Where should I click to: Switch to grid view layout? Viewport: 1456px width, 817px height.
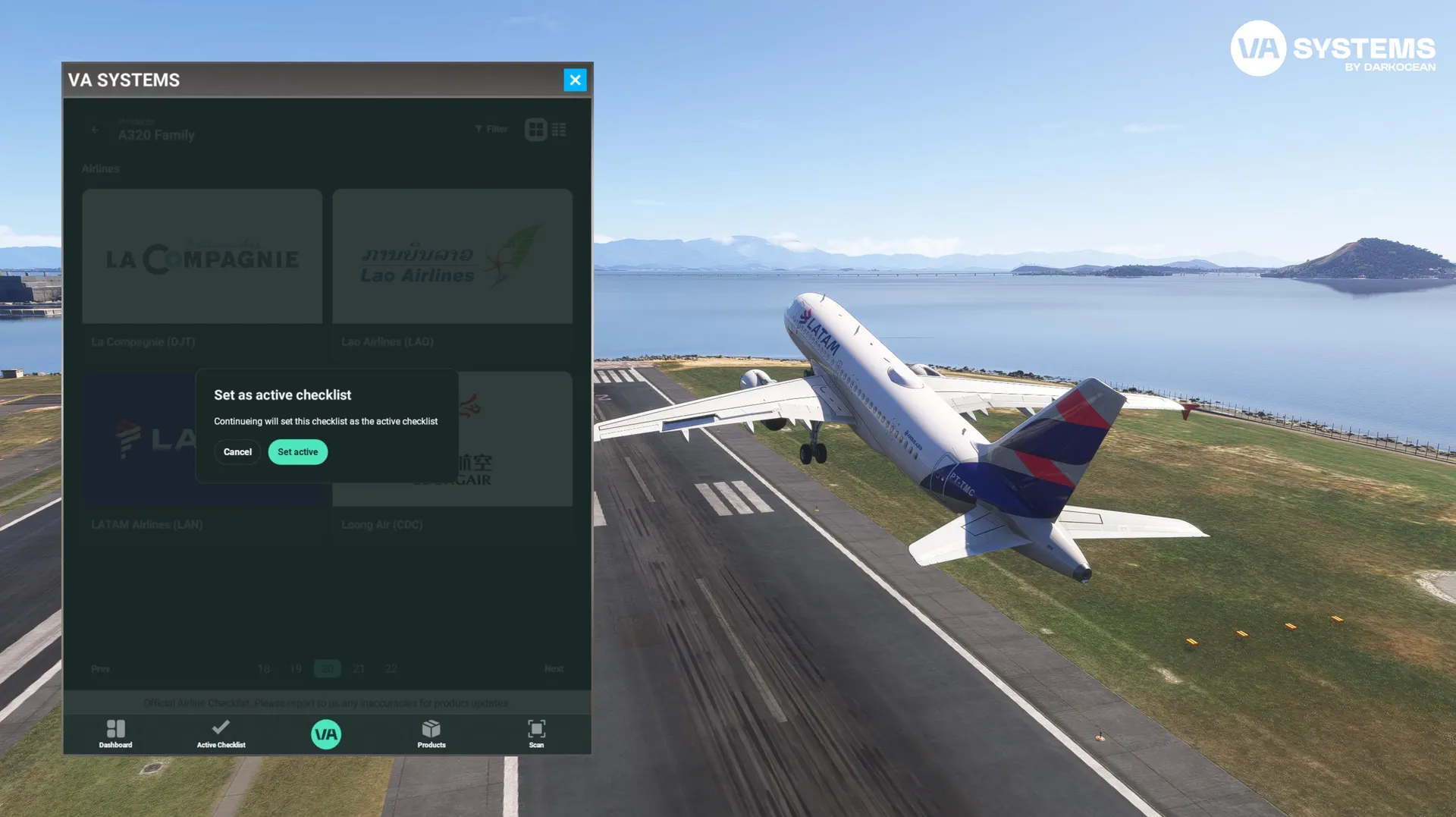point(536,130)
